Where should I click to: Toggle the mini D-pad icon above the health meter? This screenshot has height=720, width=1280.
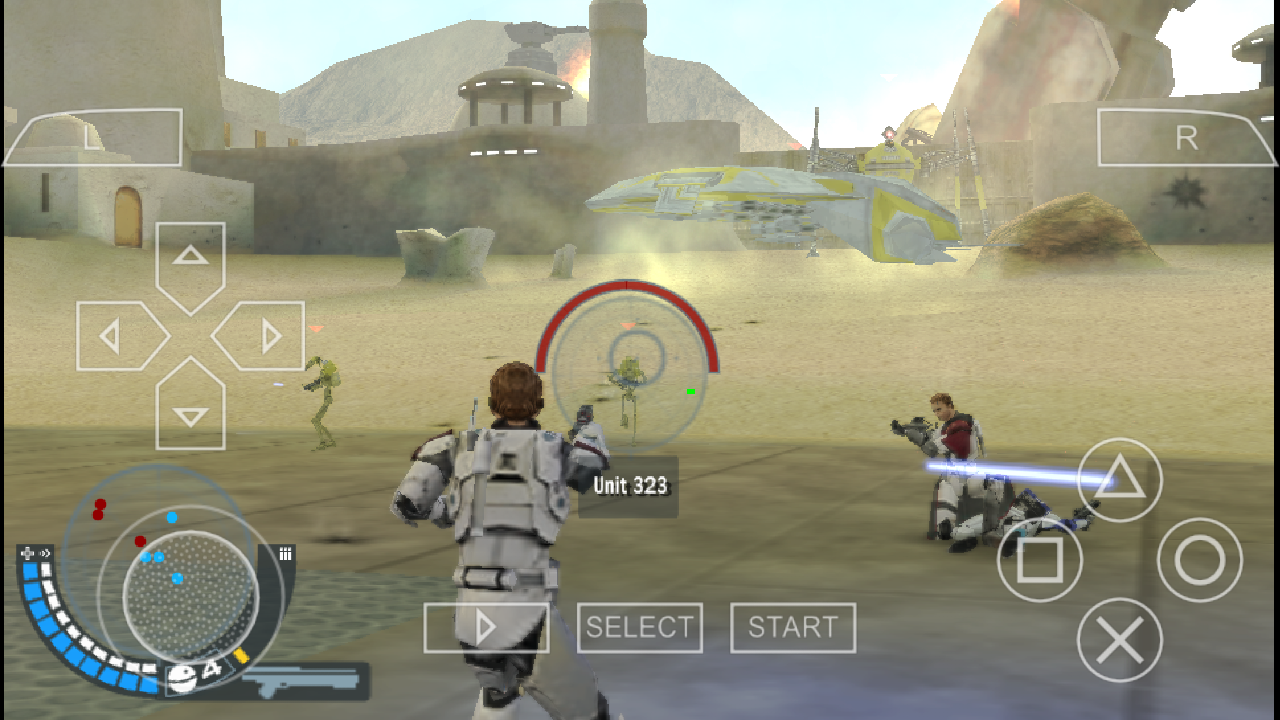pos(26,551)
